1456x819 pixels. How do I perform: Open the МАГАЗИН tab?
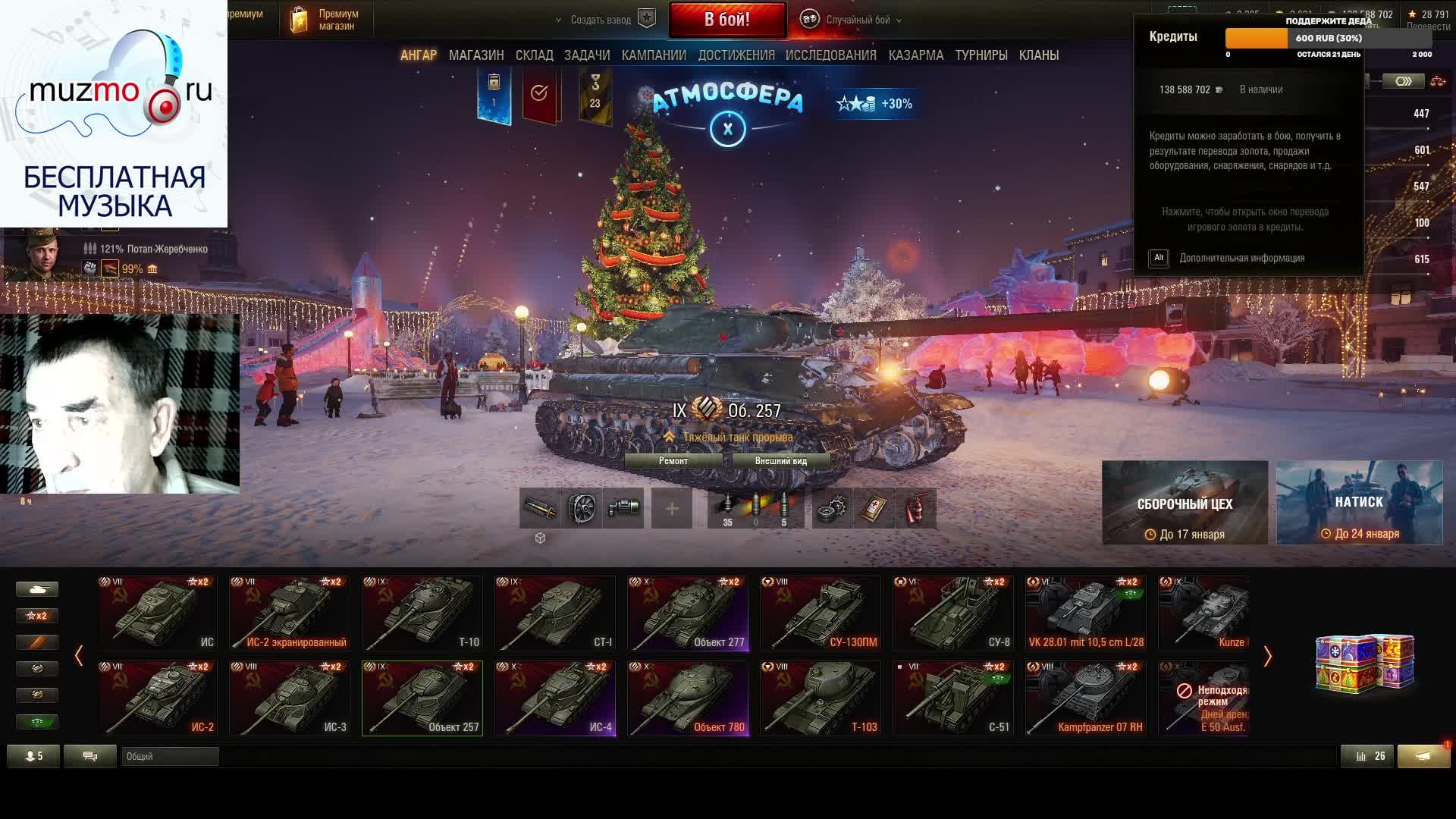476,55
